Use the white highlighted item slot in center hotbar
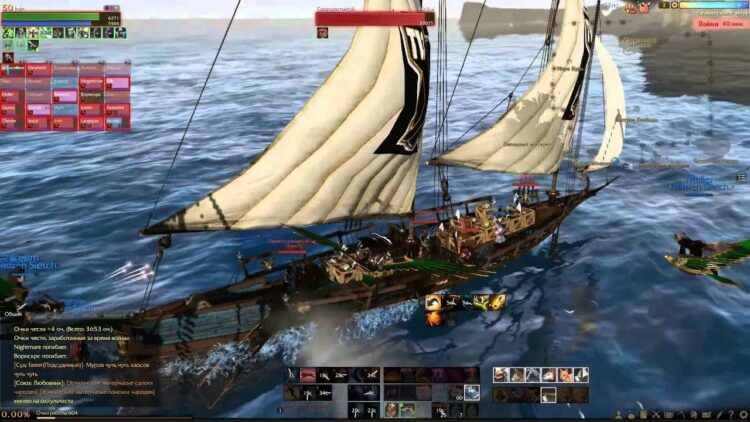This screenshot has height=422, width=750. [471, 393]
